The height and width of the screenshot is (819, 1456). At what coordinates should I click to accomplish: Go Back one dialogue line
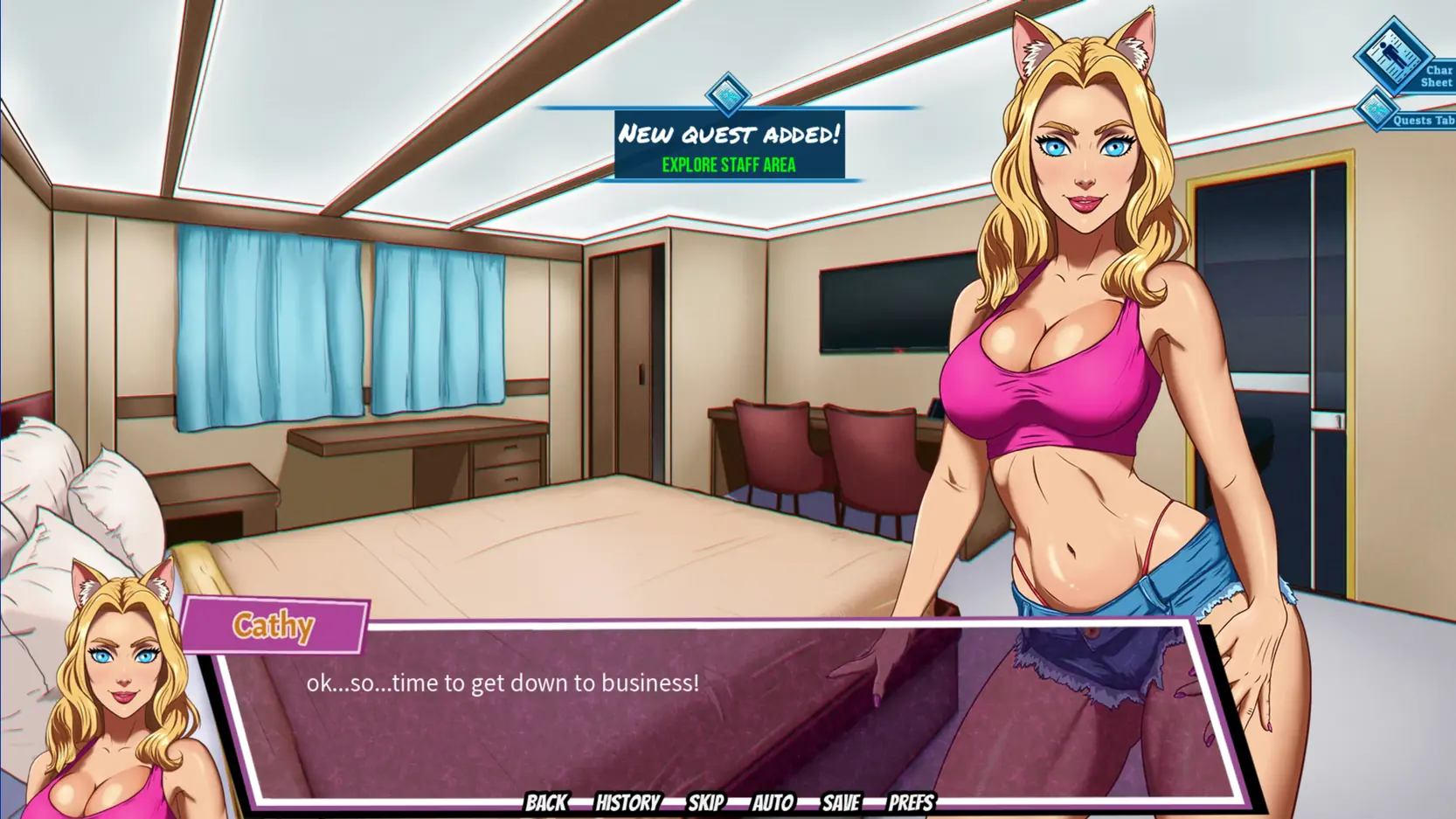tap(546, 802)
